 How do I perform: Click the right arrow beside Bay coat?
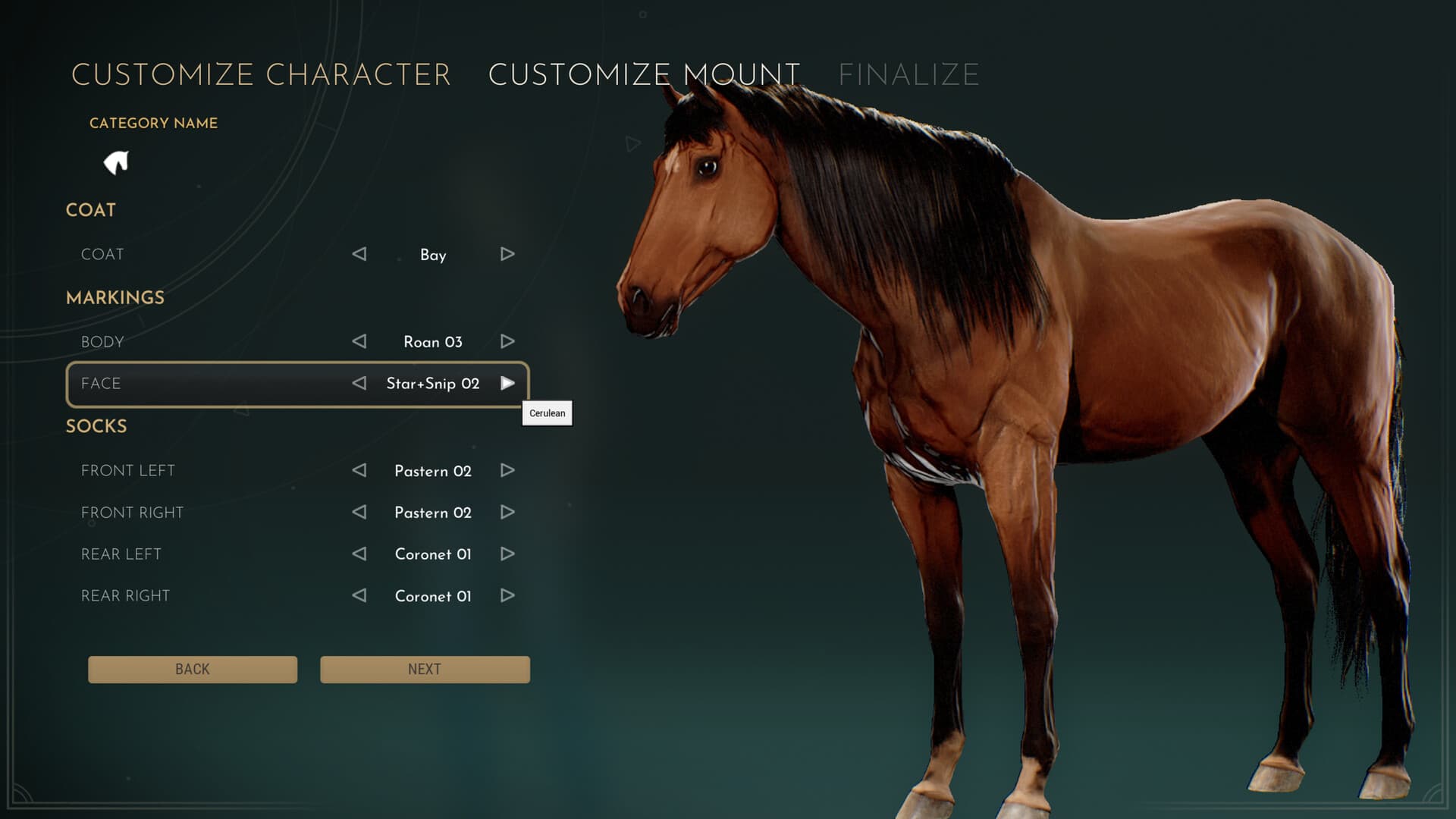point(507,255)
